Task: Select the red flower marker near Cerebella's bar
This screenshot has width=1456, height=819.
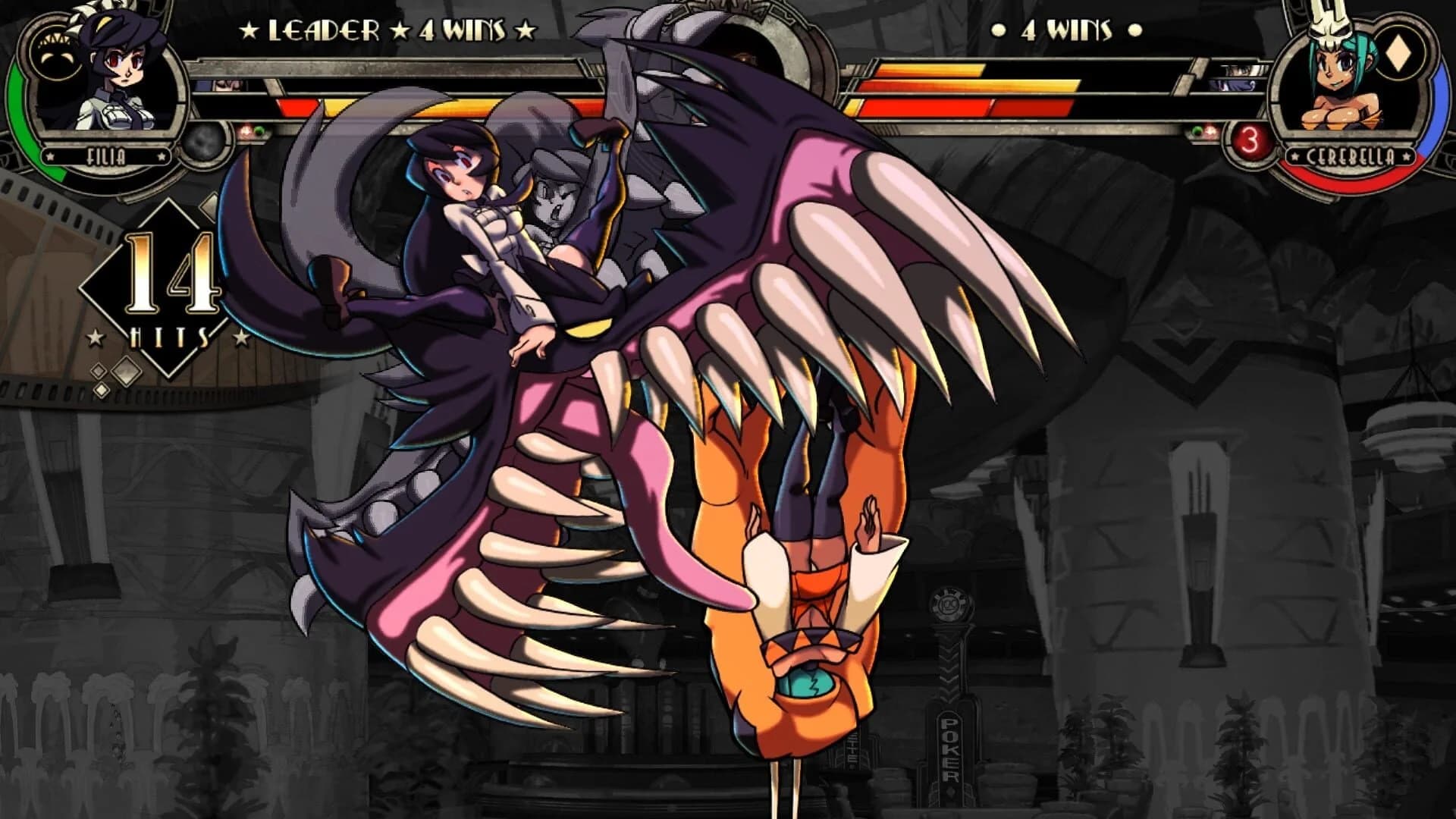Action: tap(1210, 130)
